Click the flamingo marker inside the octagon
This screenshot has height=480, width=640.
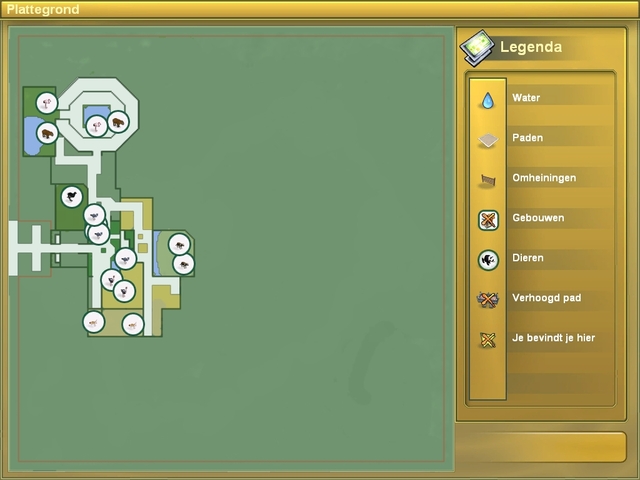click(96, 125)
